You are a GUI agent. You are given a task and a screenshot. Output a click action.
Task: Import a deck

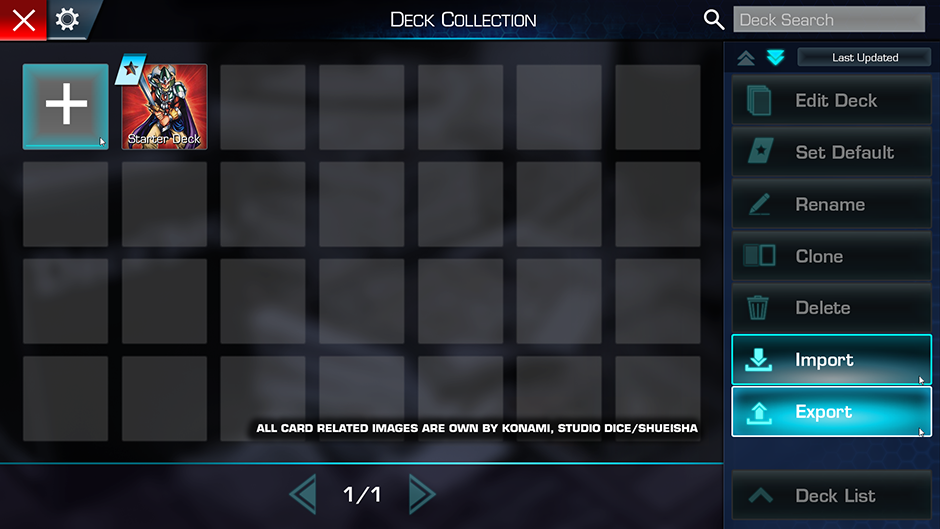click(x=831, y=360)
